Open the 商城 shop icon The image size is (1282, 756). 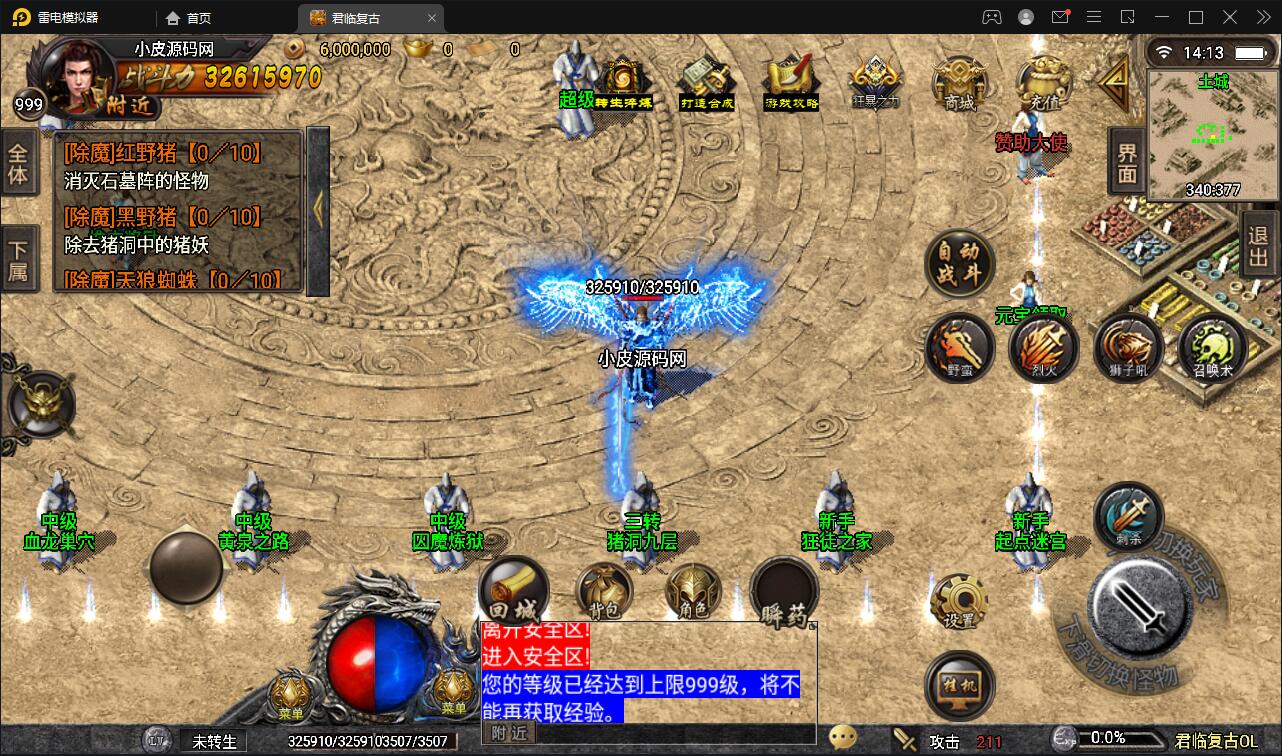point(958,82)
